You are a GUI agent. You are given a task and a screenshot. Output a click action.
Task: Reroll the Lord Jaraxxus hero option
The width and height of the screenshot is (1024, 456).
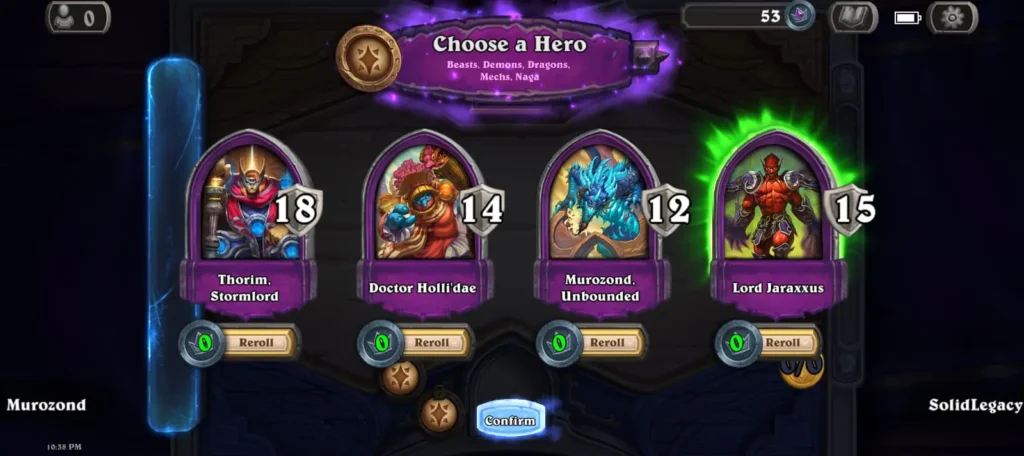783,343
